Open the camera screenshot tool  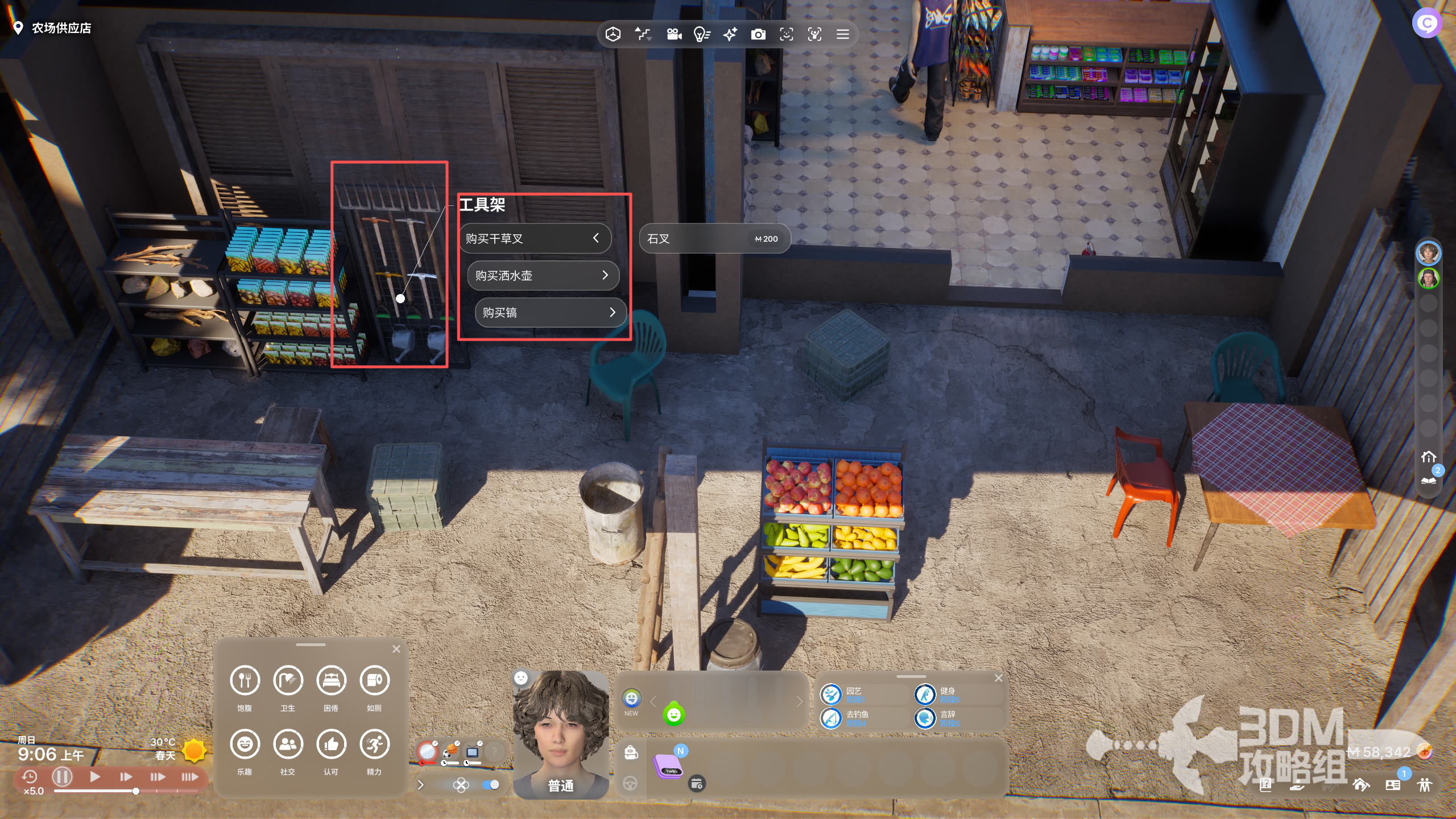pos(758,35)
